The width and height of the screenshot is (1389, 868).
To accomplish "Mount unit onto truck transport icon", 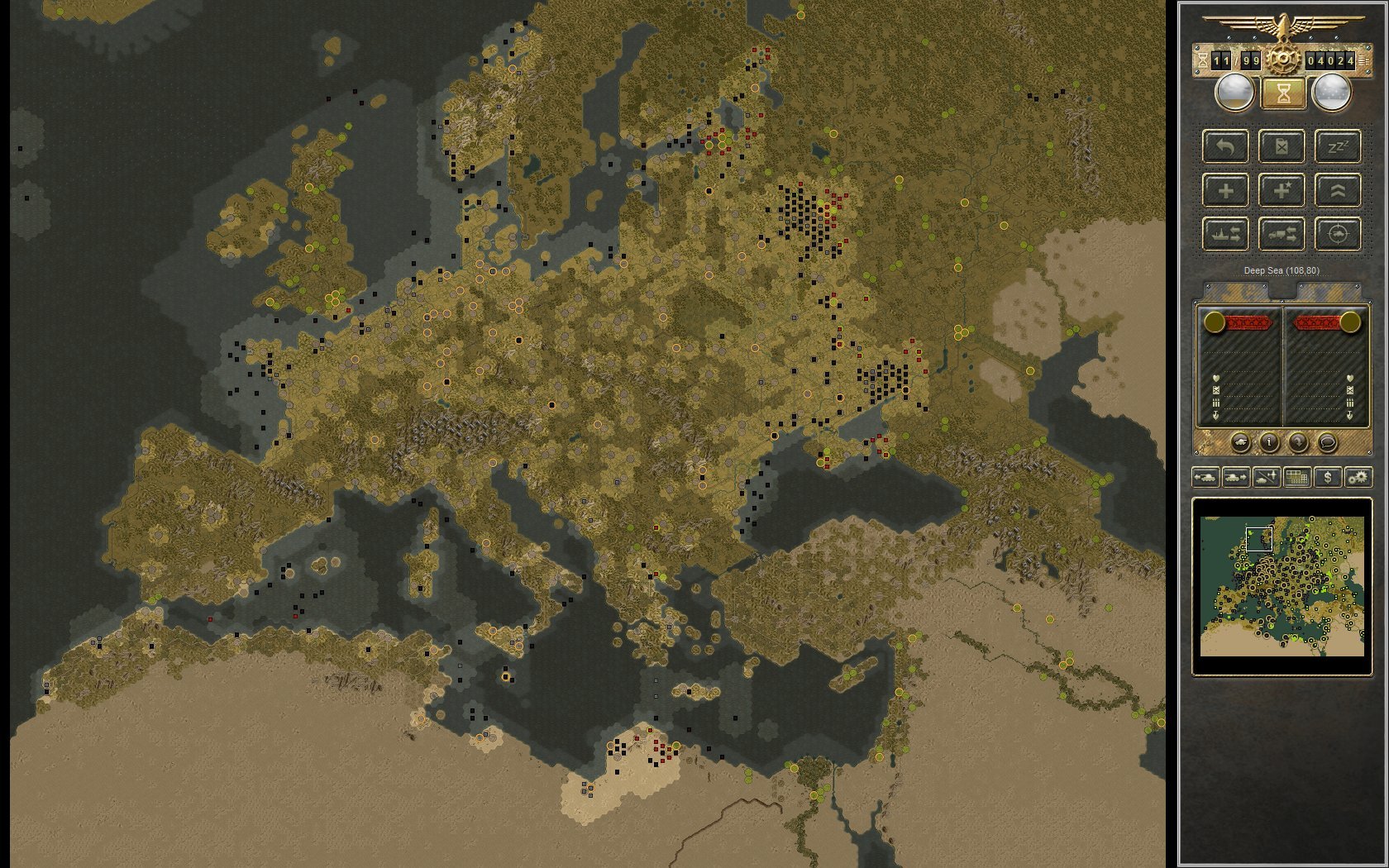I will pyautogui.click(x=1282, y=234).
